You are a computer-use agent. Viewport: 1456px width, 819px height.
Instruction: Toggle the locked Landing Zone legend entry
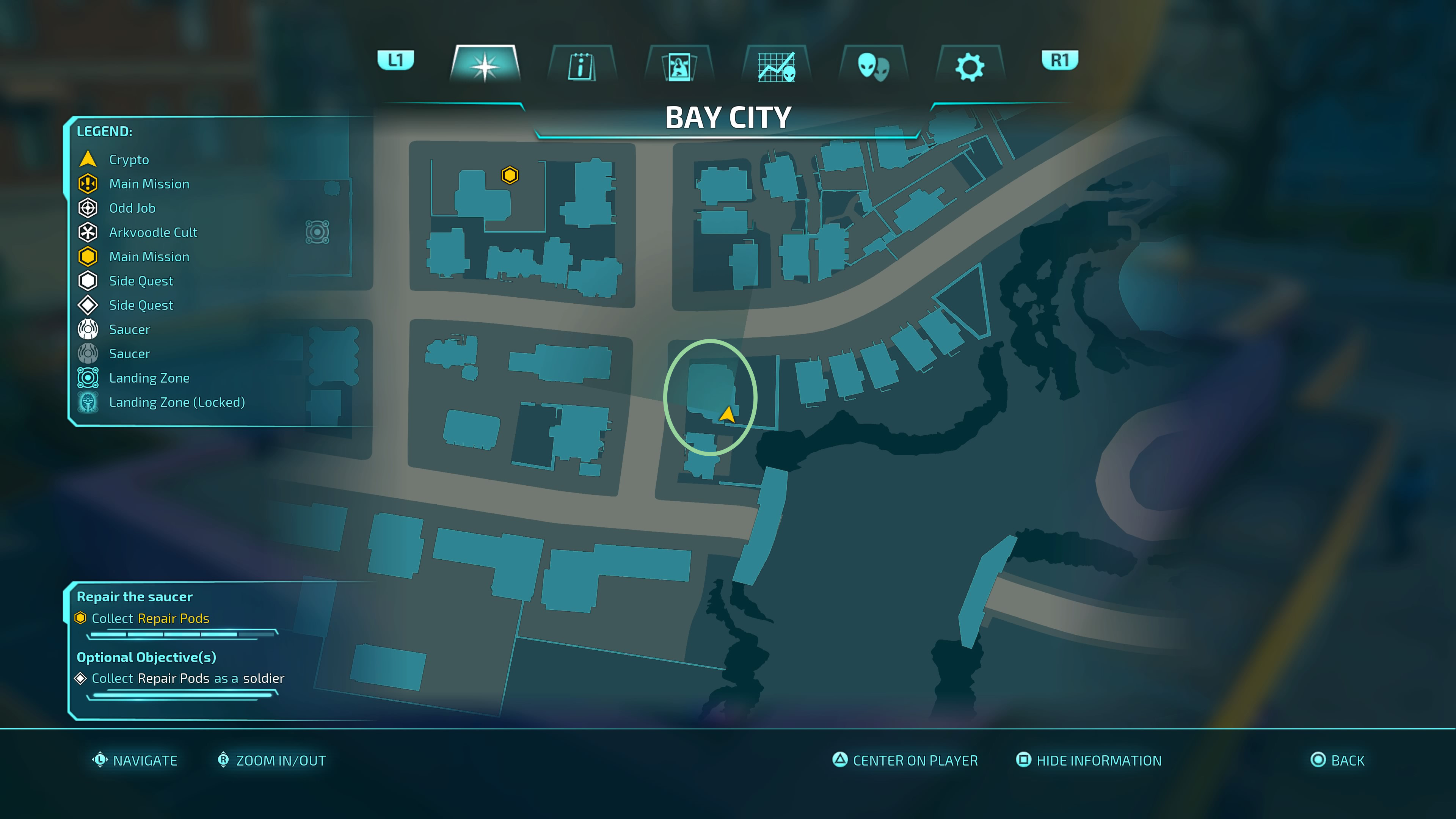(x=88, y=402)
